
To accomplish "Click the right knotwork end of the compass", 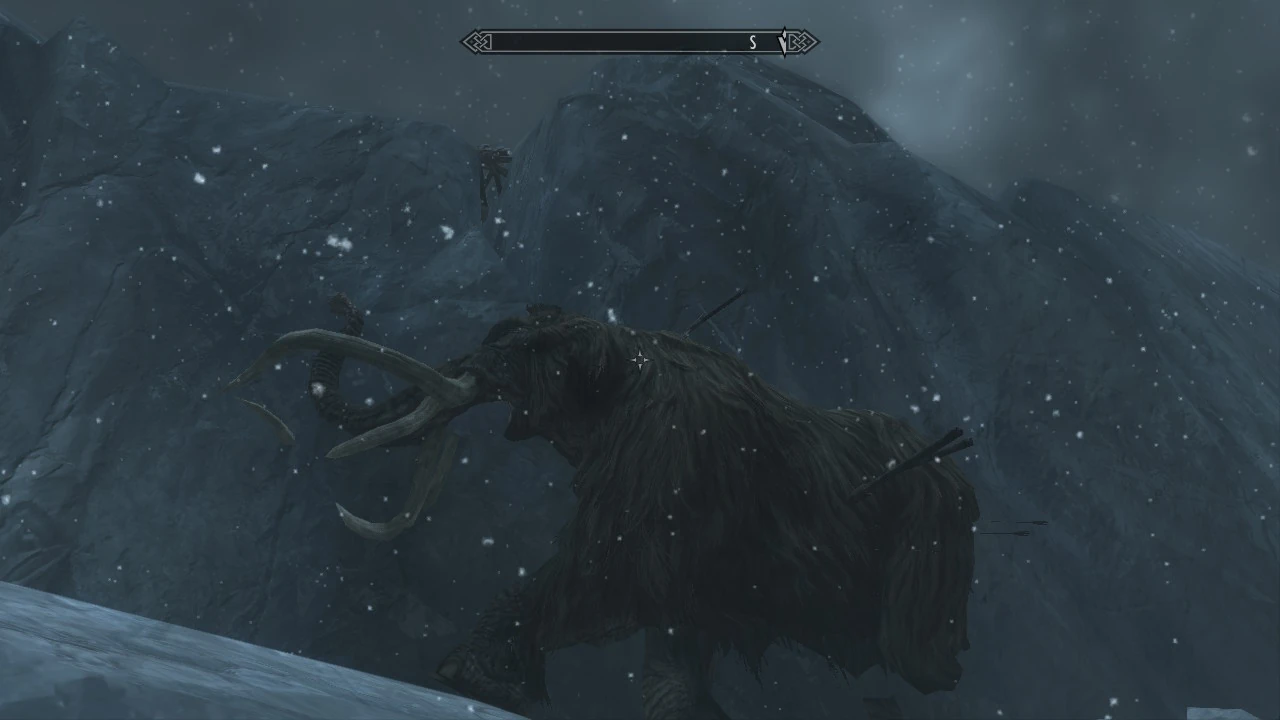I will [801, 42].
